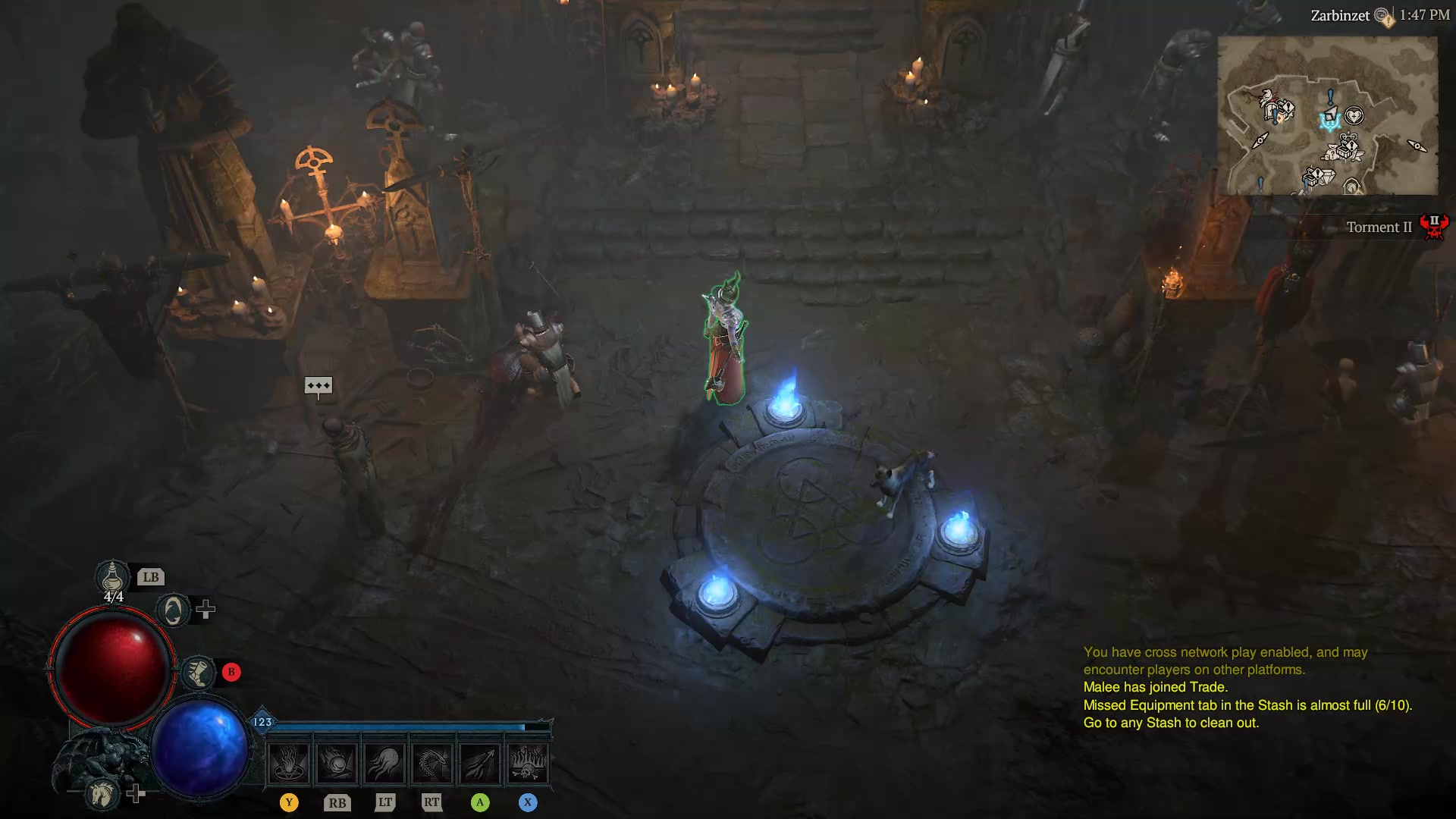The image size is (1456, 819).
Task: Click the NPC speech bubble
Action: 317,386
